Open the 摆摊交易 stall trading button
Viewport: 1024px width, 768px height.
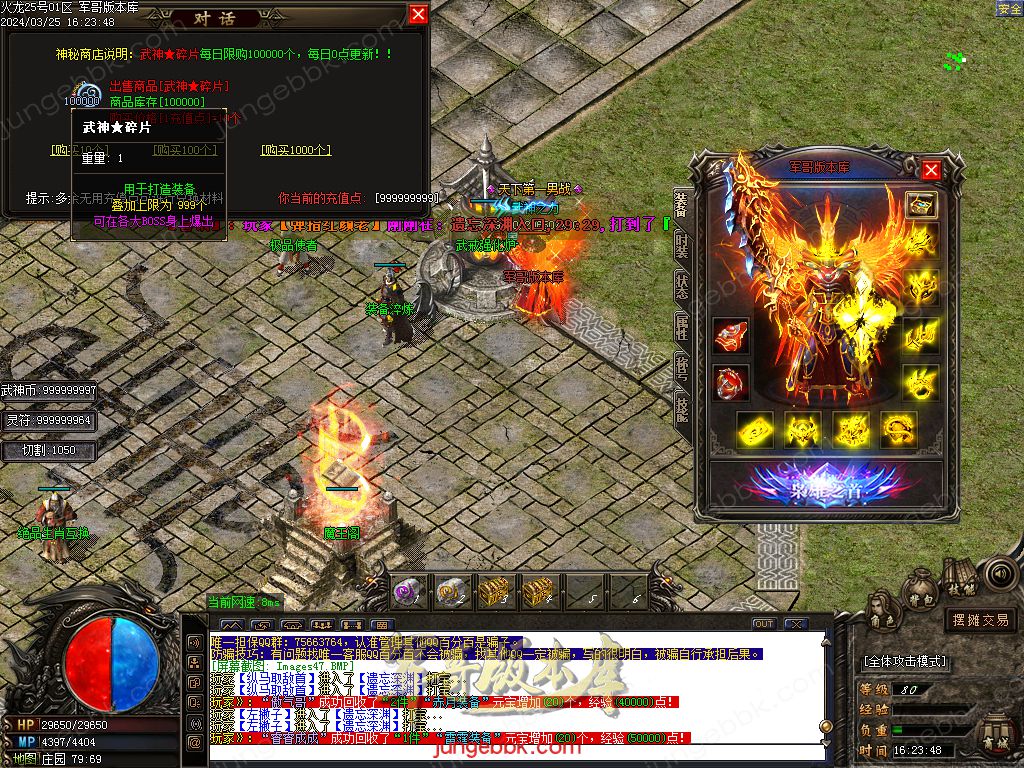point(980,620)
